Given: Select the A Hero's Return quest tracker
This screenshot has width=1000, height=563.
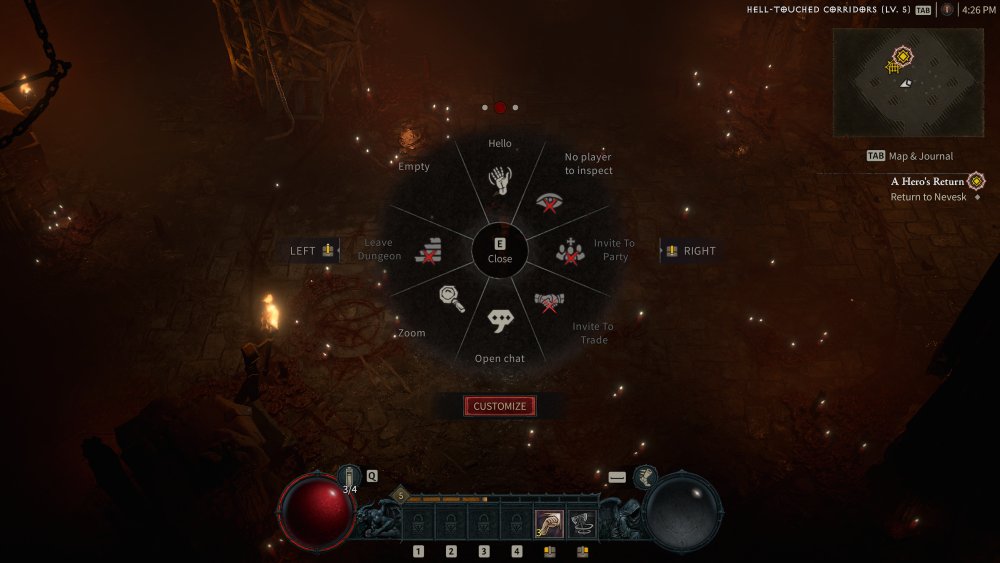Looking at the screenshot, I should [928, 182].
